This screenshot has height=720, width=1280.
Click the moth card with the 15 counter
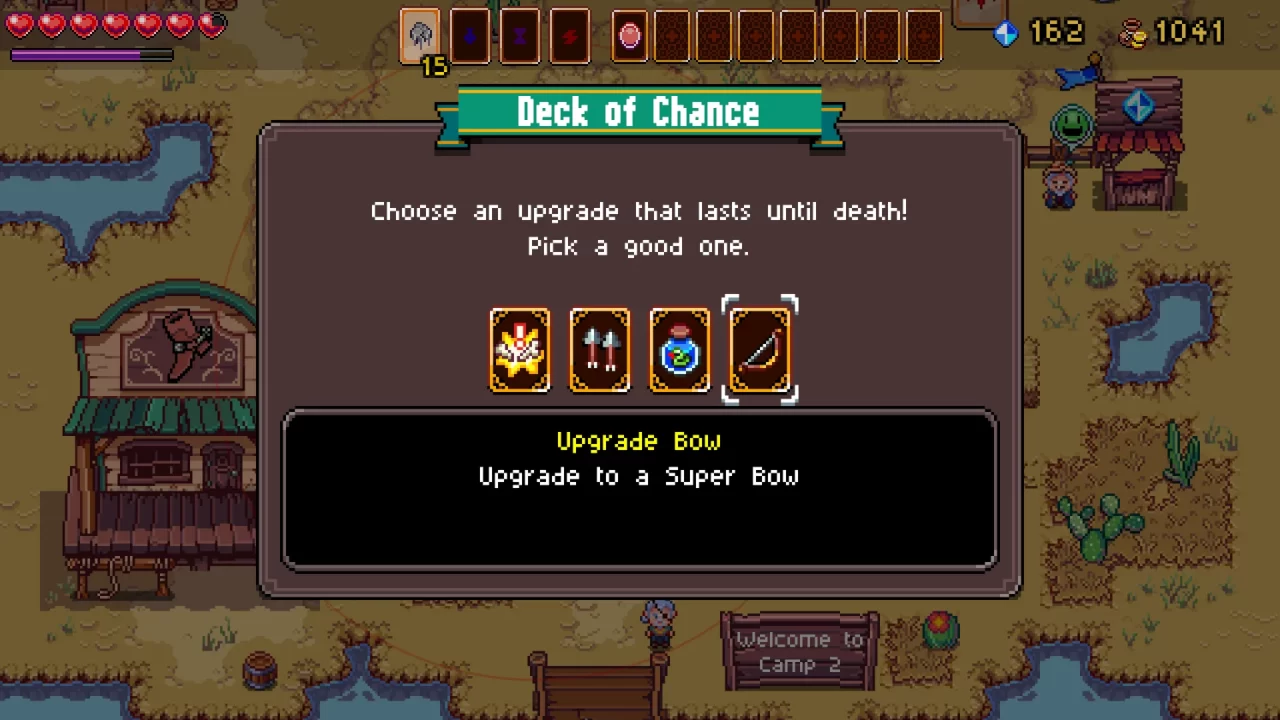click(x=420, y=36)
